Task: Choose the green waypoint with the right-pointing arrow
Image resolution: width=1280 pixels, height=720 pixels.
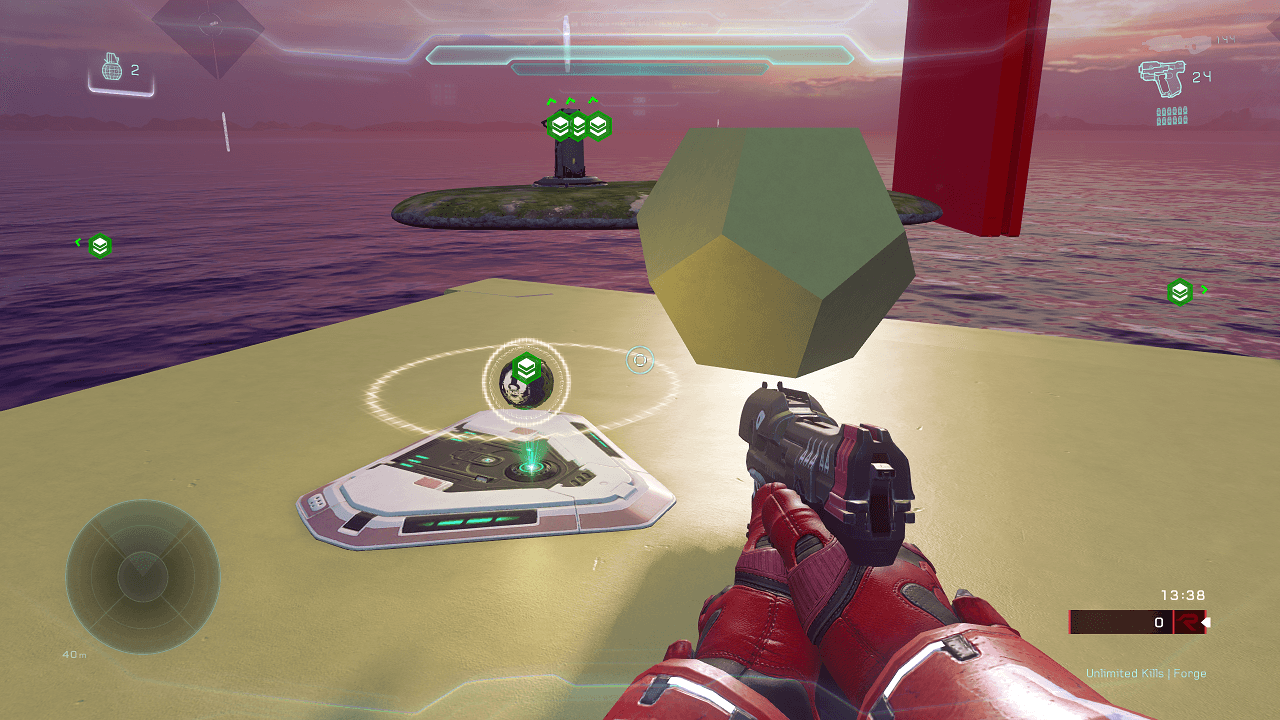Action: point(1180,292)
